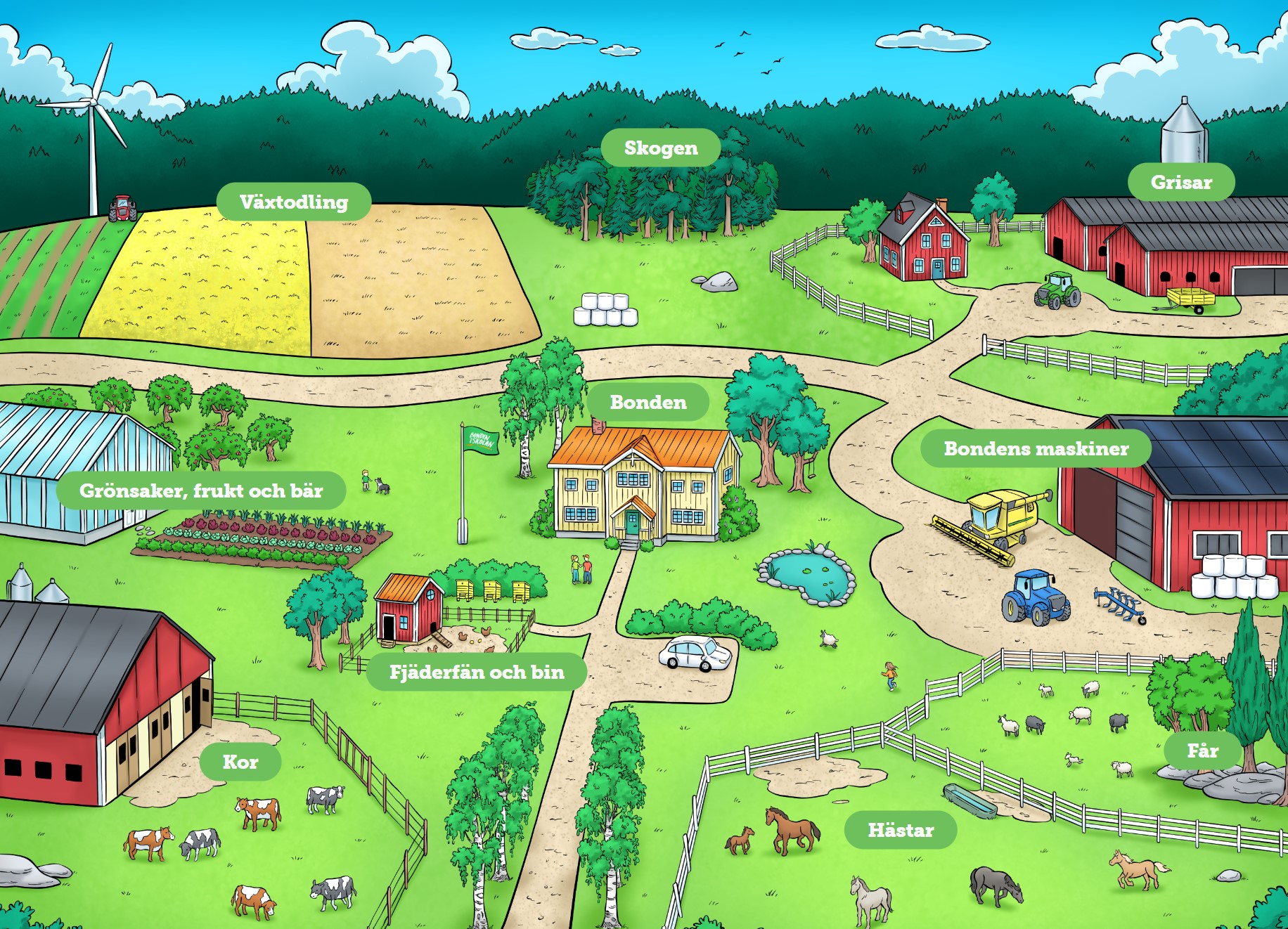Open Bondens maskiner
The image size is (1288, 929).
(1036, 449)
